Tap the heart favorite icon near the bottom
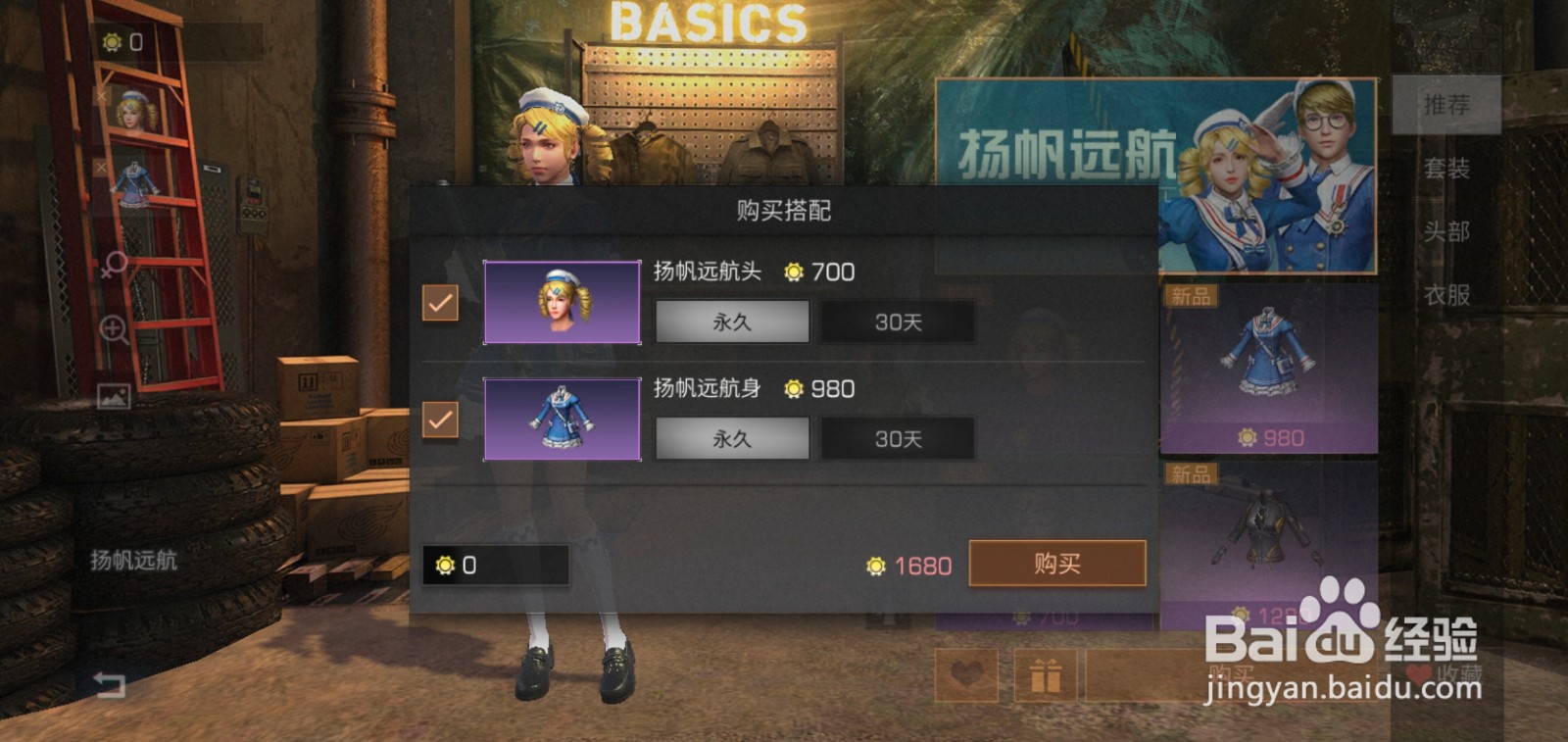The image size is (1568, 742). click(x=966, y=675)
